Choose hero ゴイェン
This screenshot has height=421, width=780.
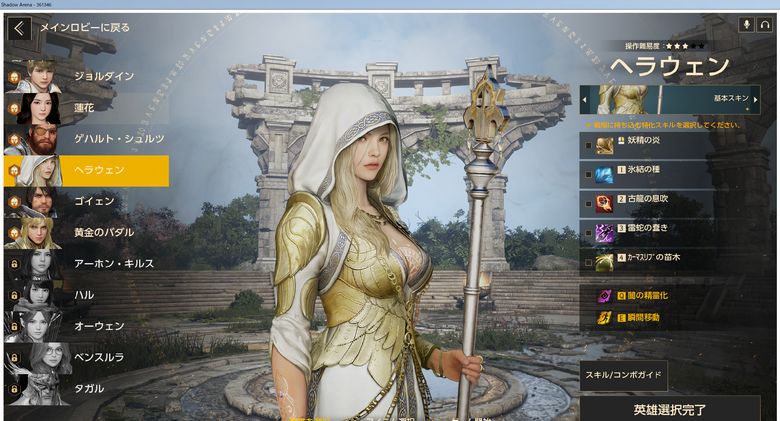[x=85, y=201]
